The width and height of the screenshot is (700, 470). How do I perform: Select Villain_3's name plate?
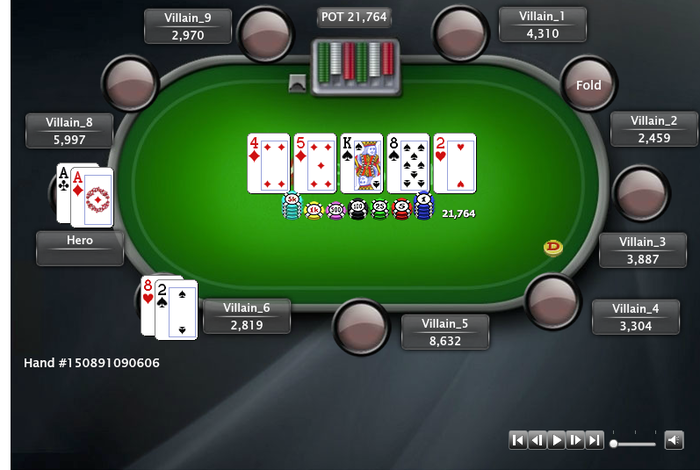tap(642, 250)
